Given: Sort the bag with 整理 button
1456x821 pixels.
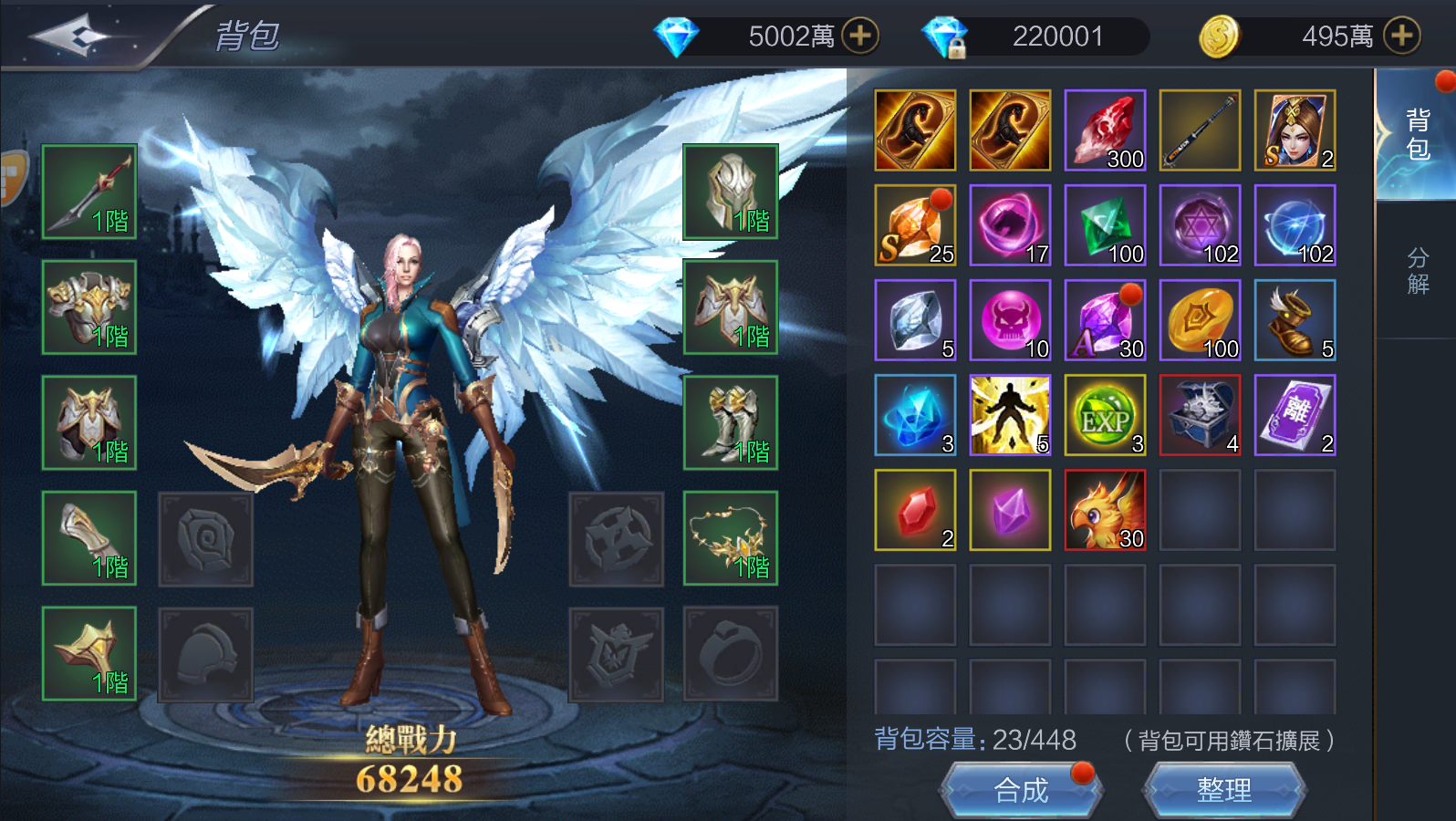Looking at the screenshot, I should pyautogui.click(x=1223, y=790).
